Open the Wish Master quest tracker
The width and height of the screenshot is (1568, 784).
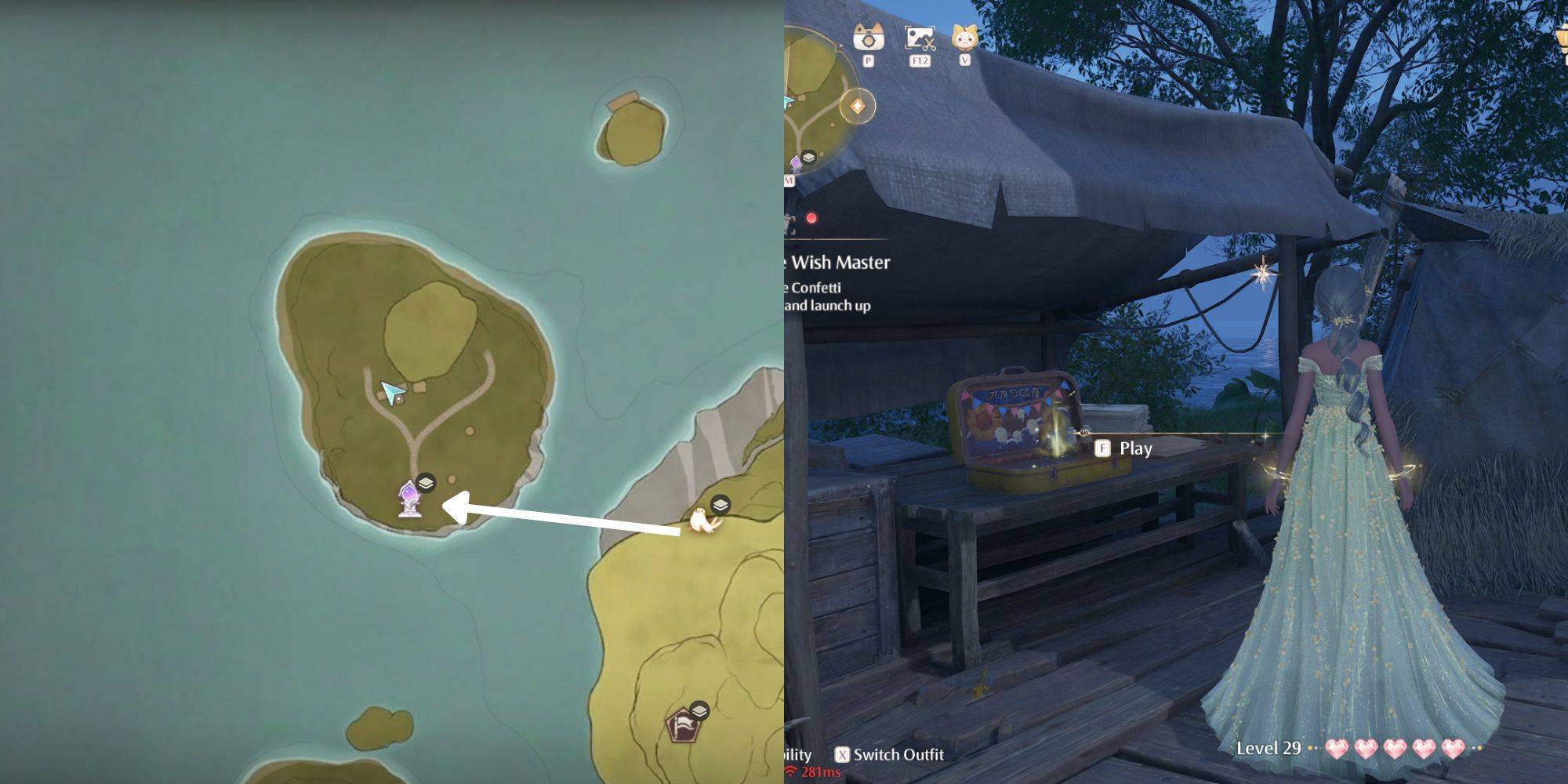(x=840, y=263)
